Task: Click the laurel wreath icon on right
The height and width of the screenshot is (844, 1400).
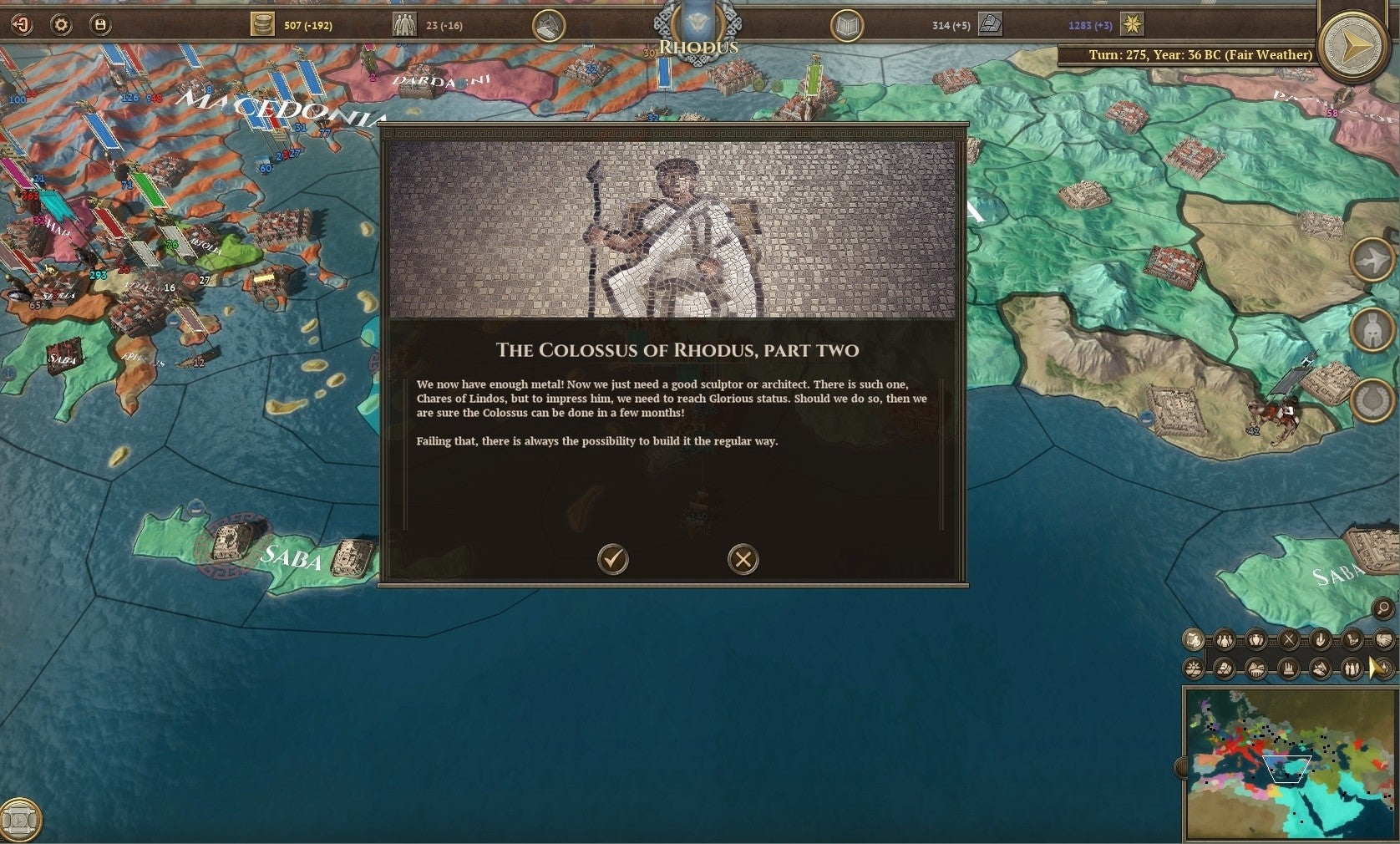Action: pyautogui.click(x=1372, y=399)
